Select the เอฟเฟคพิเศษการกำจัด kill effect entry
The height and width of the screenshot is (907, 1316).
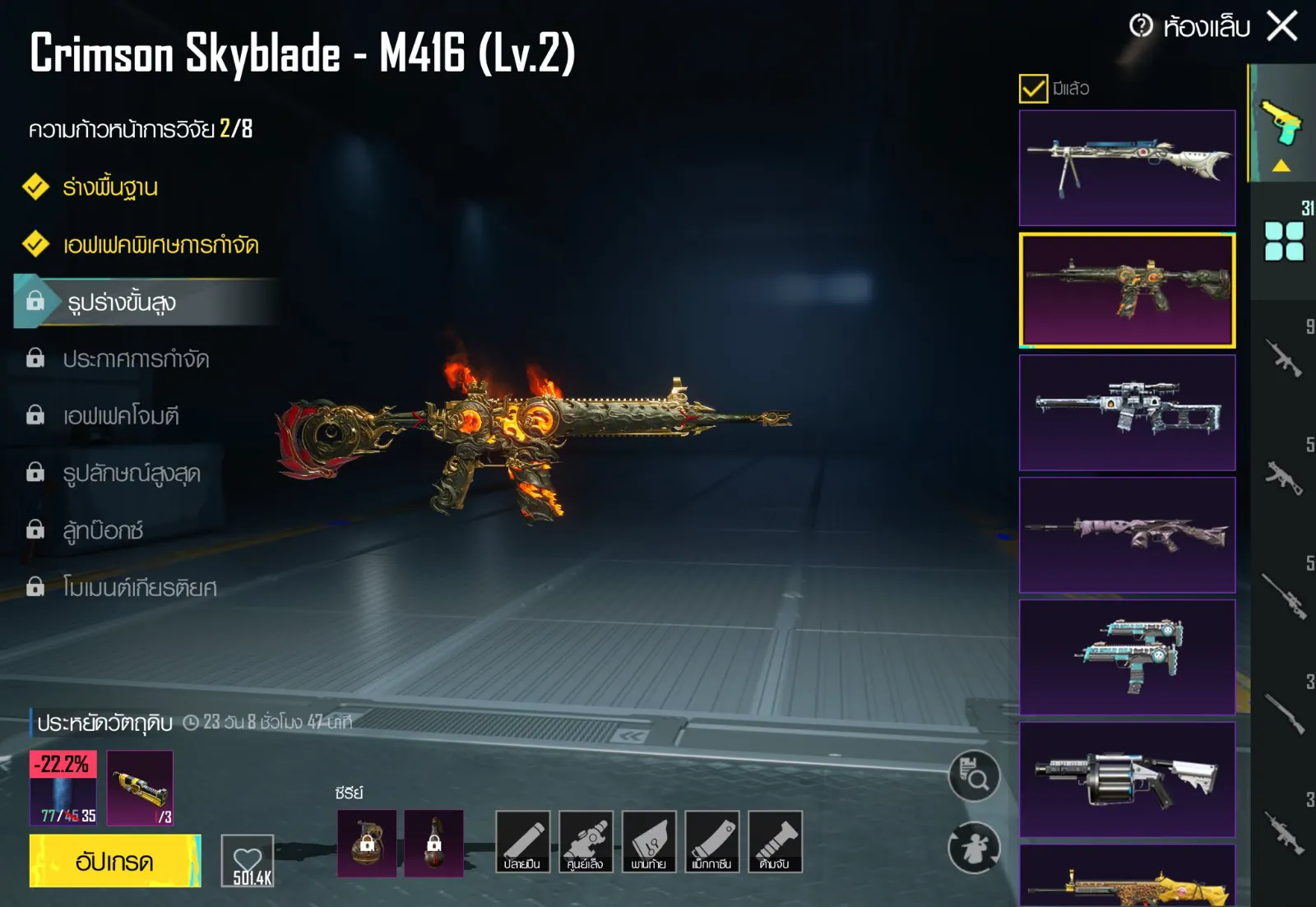tap(160, 245)
